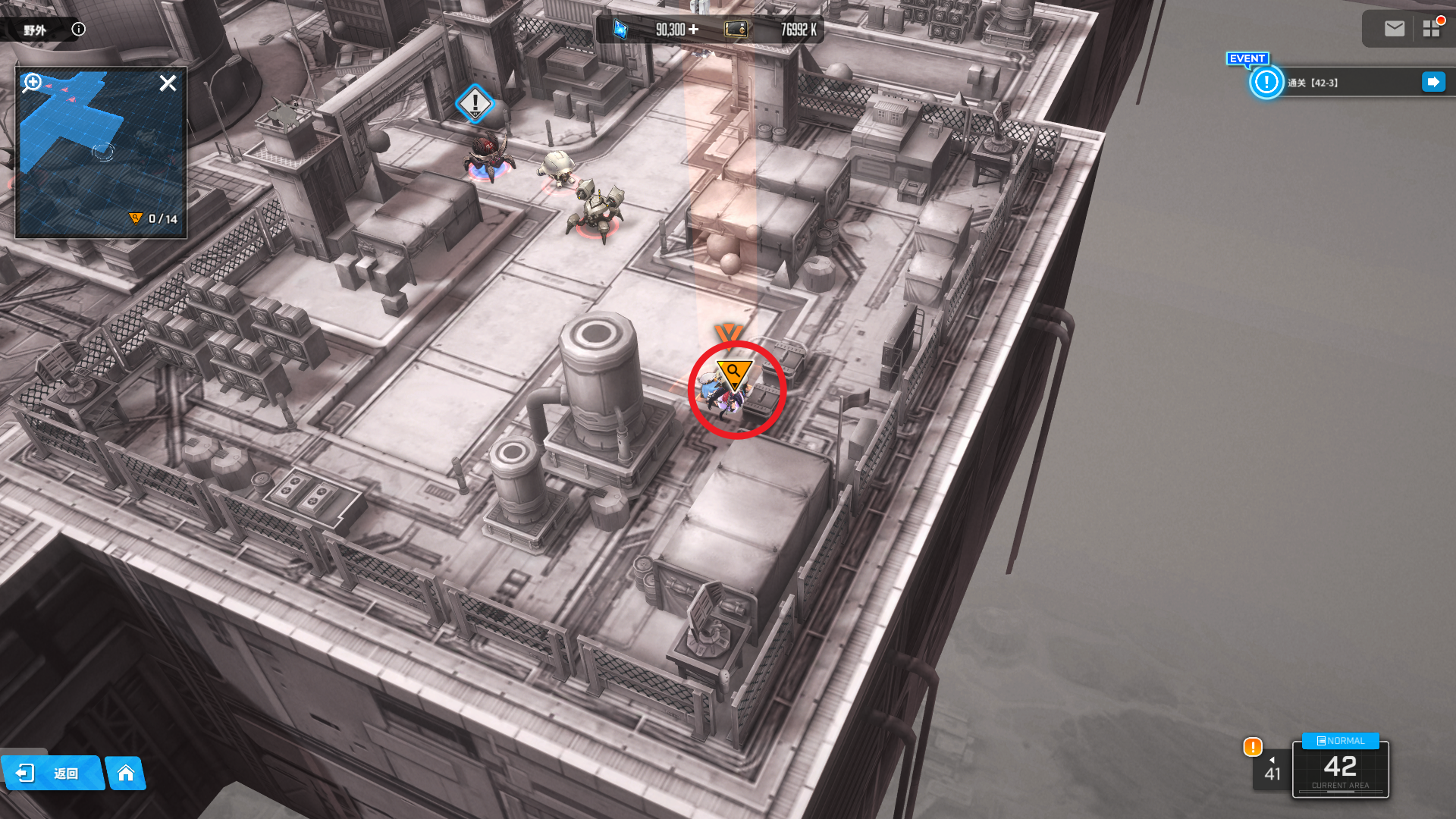The width and height of the screenshot is (1456, 819).
Task: Close the minimap panel
Action: (x=168, y=83)
